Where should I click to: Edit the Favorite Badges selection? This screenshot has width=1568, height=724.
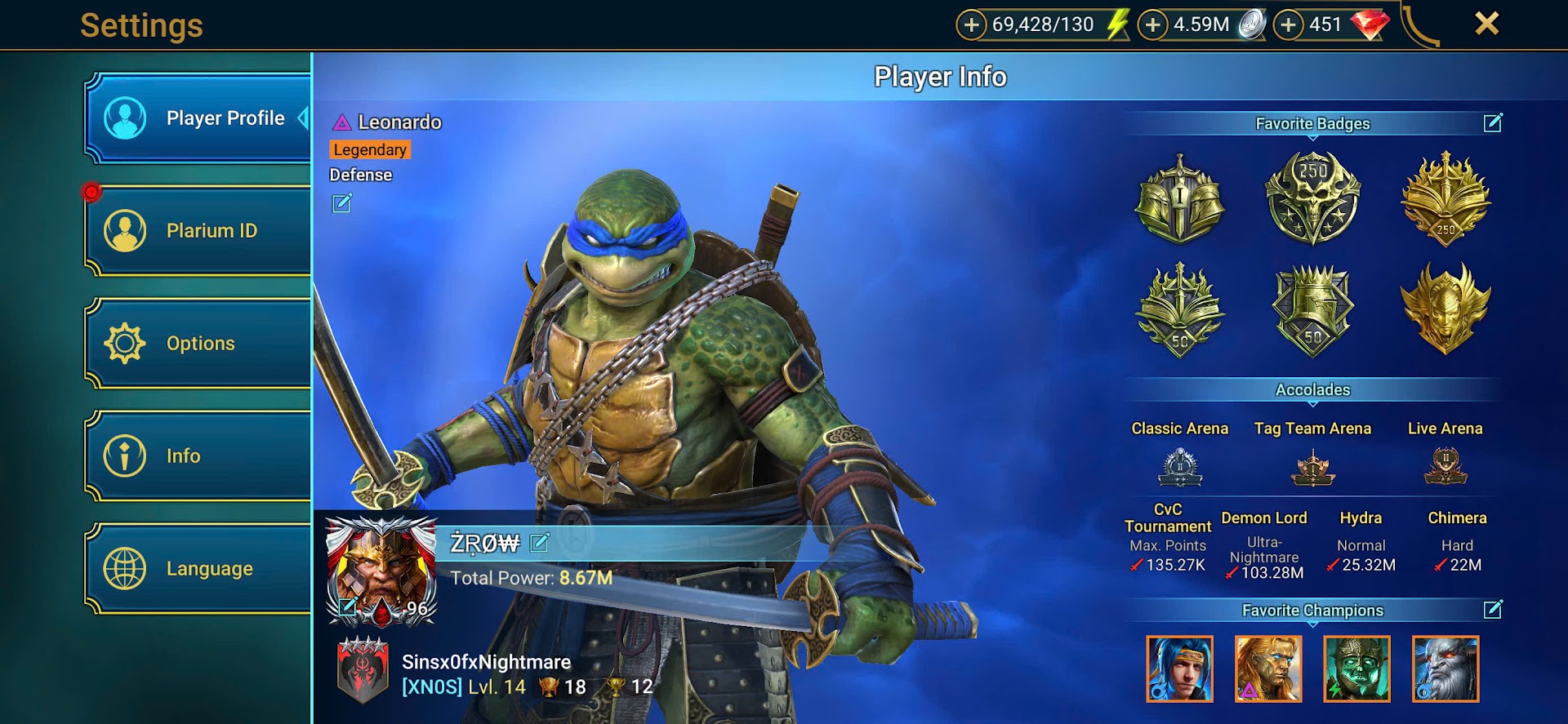pyautogui.click(x=1493, y=123)
